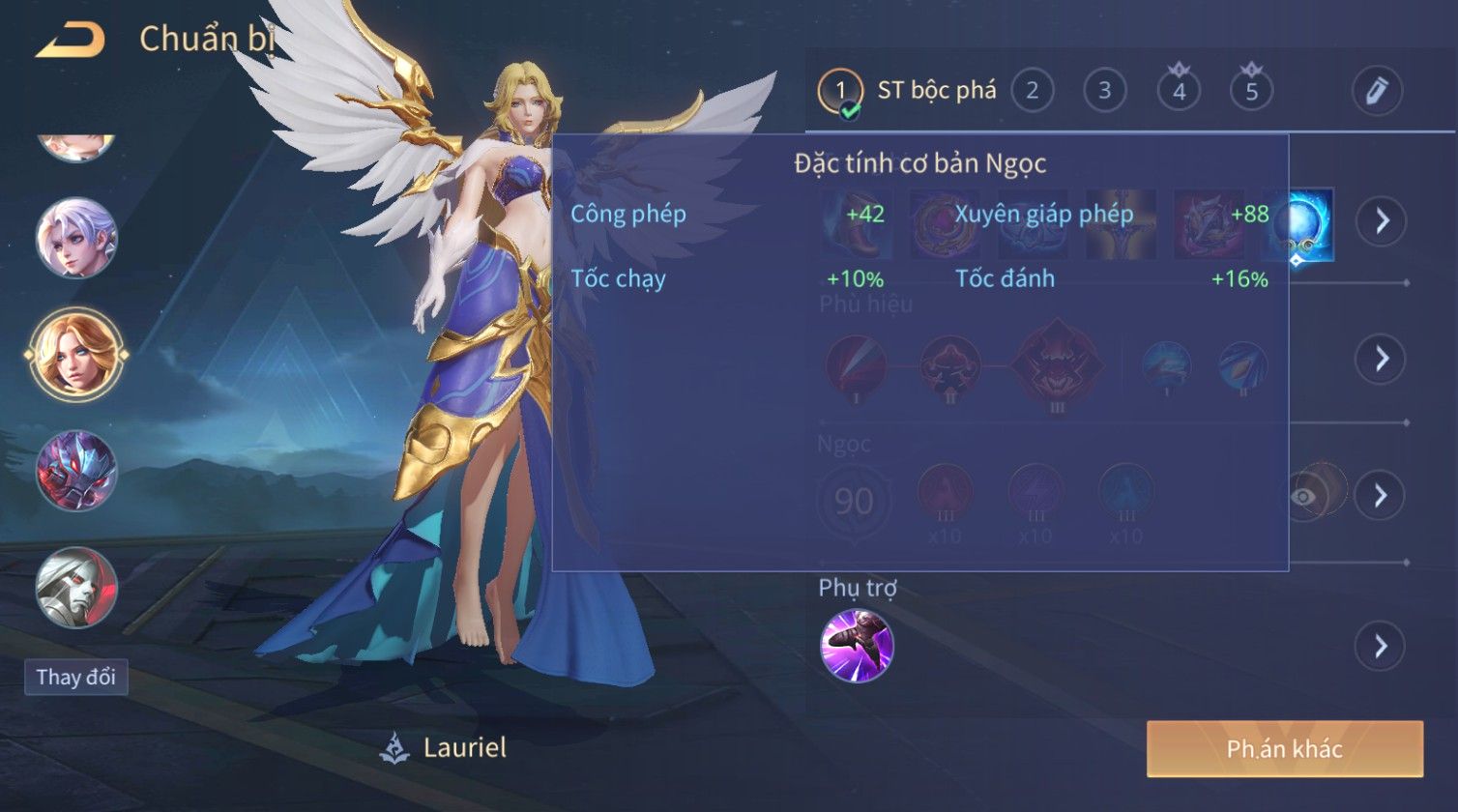Switch to loadout tab 4
The width and height of the screenshot is (1458, 812).
1179,91
